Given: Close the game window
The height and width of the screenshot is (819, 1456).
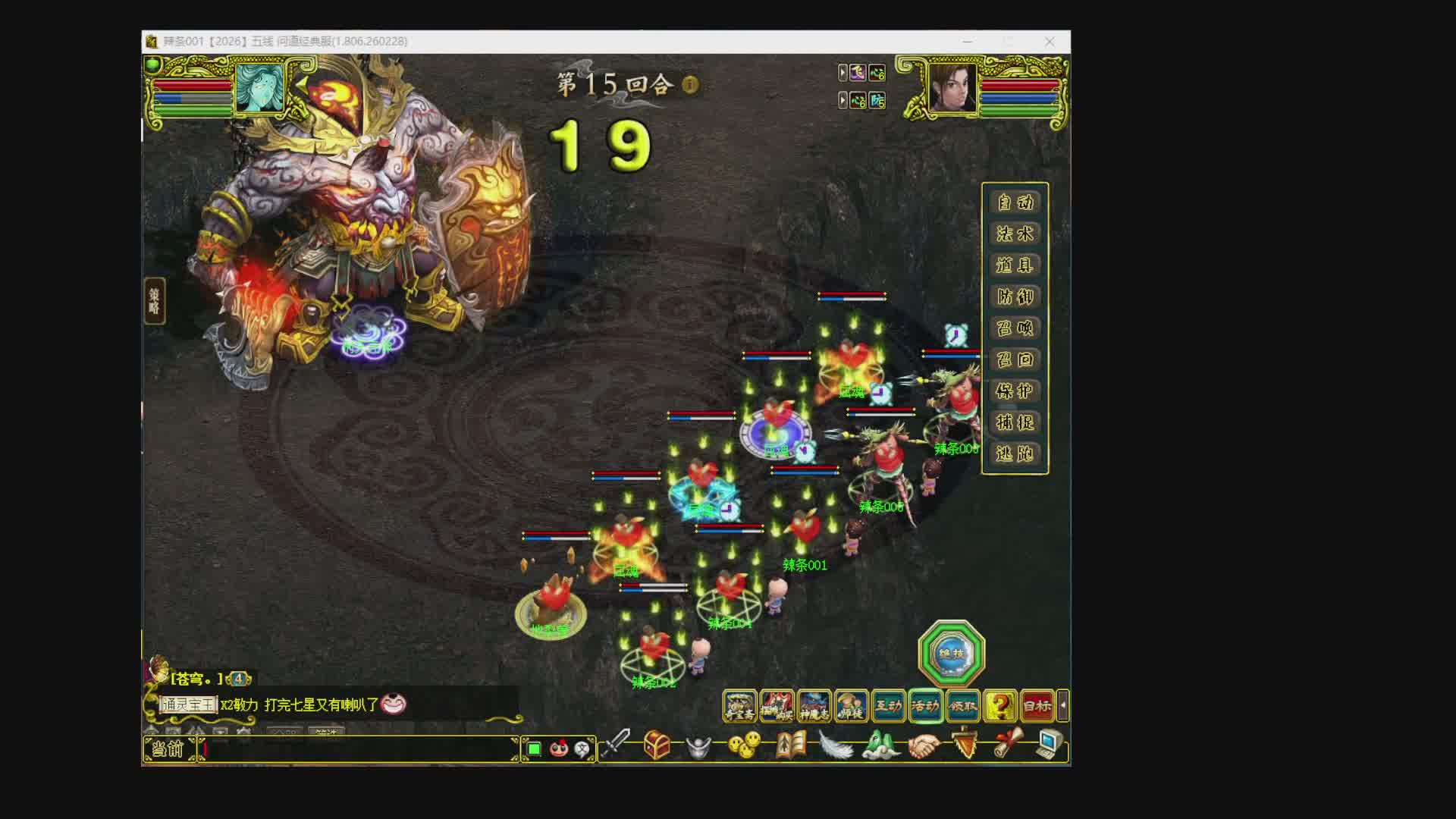Looking at the screenshot, I should click(x=1050, y=42).
